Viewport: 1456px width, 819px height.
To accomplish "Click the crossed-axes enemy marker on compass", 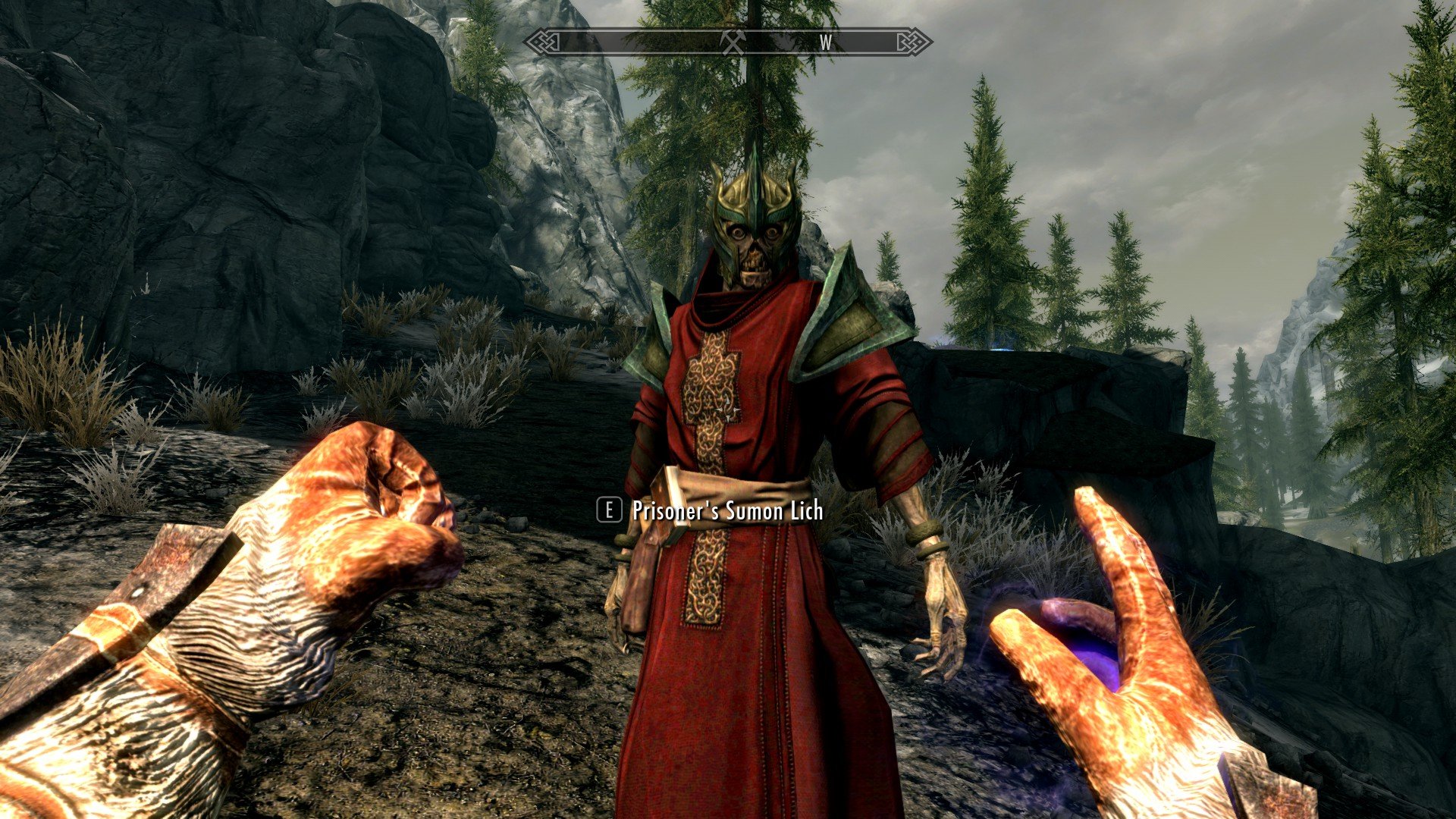I will coord(732,42).
